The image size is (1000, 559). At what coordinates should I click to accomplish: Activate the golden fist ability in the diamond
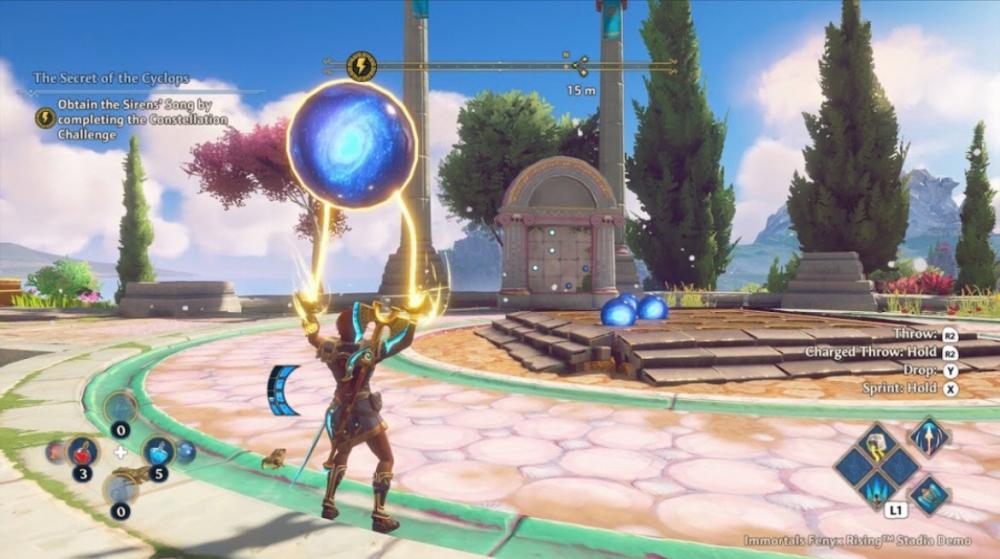(877, 441)
